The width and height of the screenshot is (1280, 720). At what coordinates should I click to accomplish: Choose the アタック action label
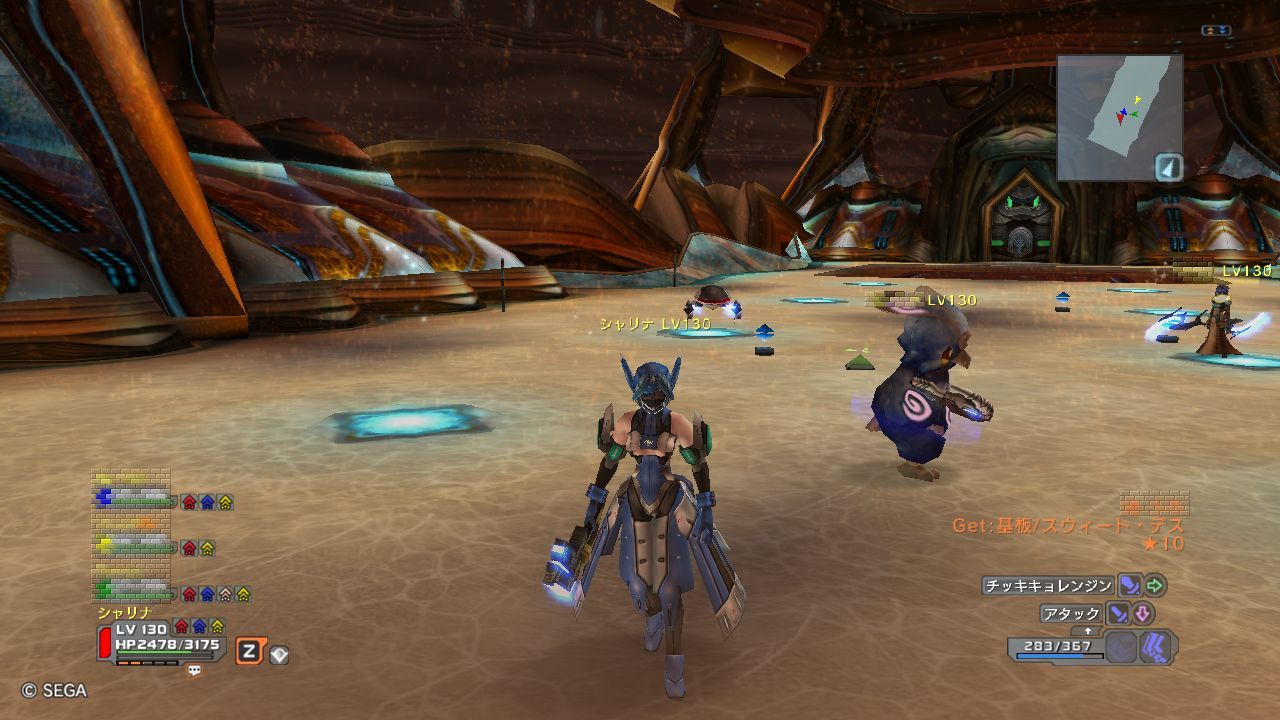(x=1071, y=614)
